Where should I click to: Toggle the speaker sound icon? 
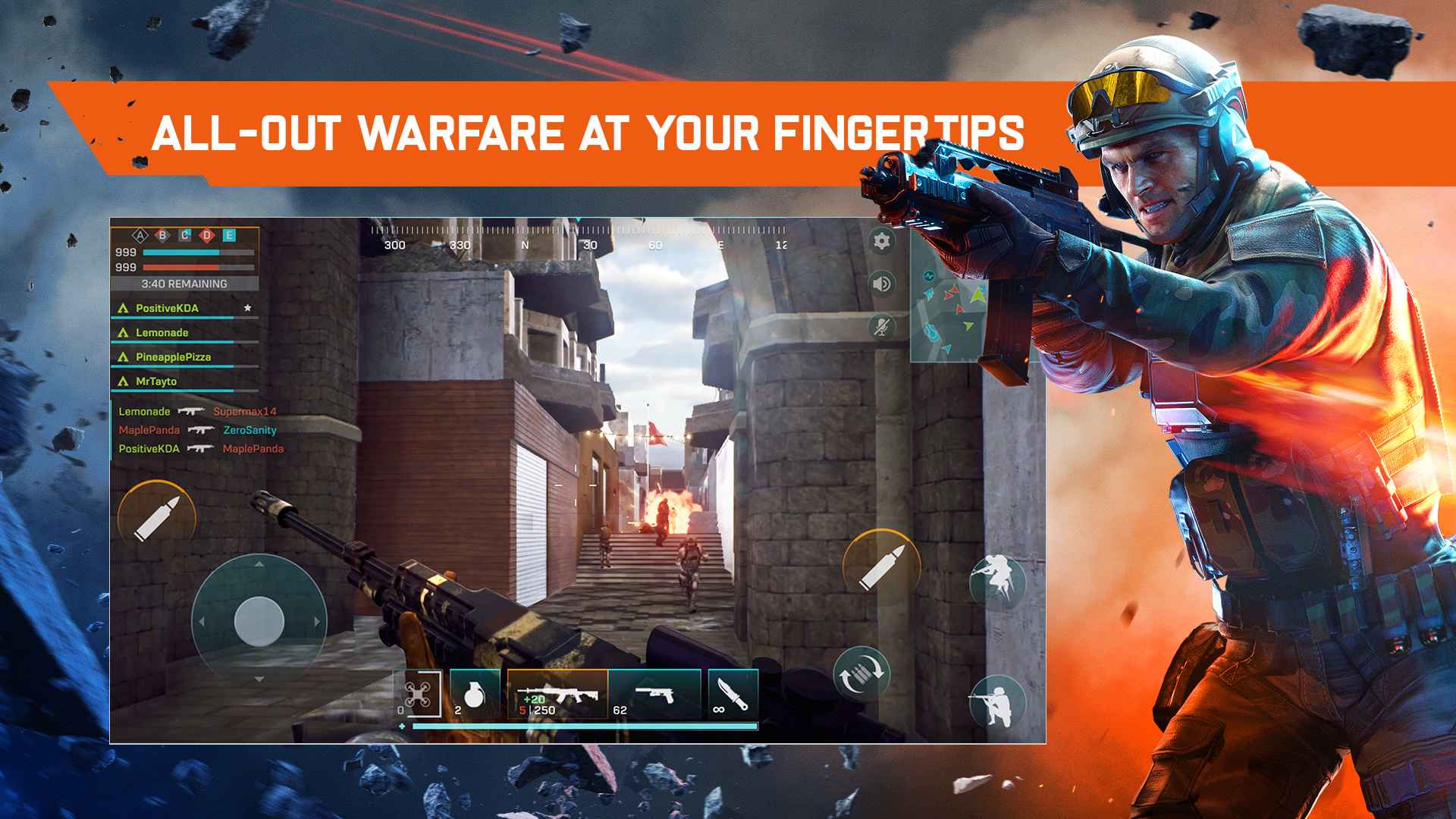coord(881,284)
